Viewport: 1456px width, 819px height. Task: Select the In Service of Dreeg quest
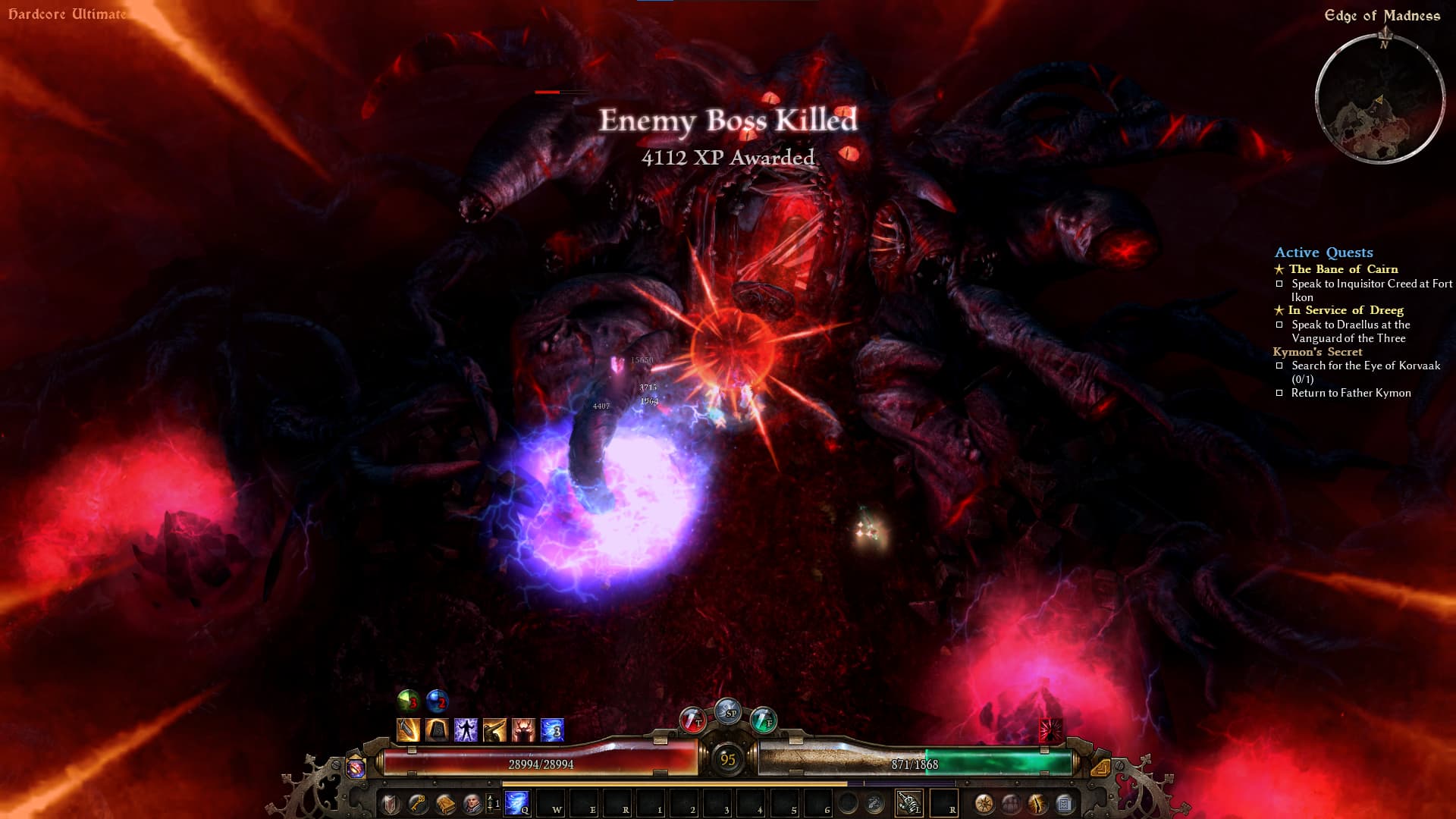coord(1345,310)
